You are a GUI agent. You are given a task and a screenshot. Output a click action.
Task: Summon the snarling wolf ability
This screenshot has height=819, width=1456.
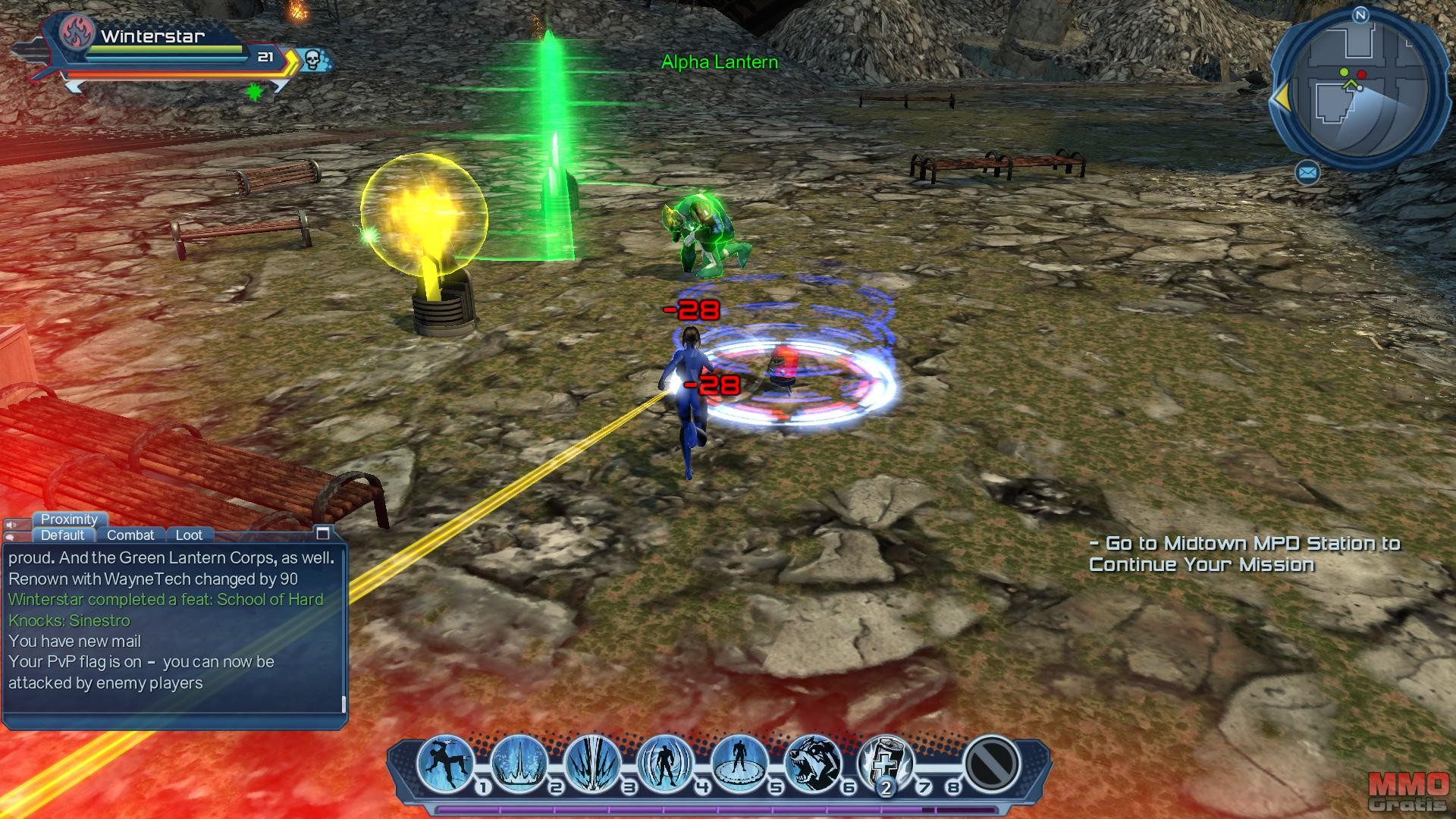[x=812, y=762]
